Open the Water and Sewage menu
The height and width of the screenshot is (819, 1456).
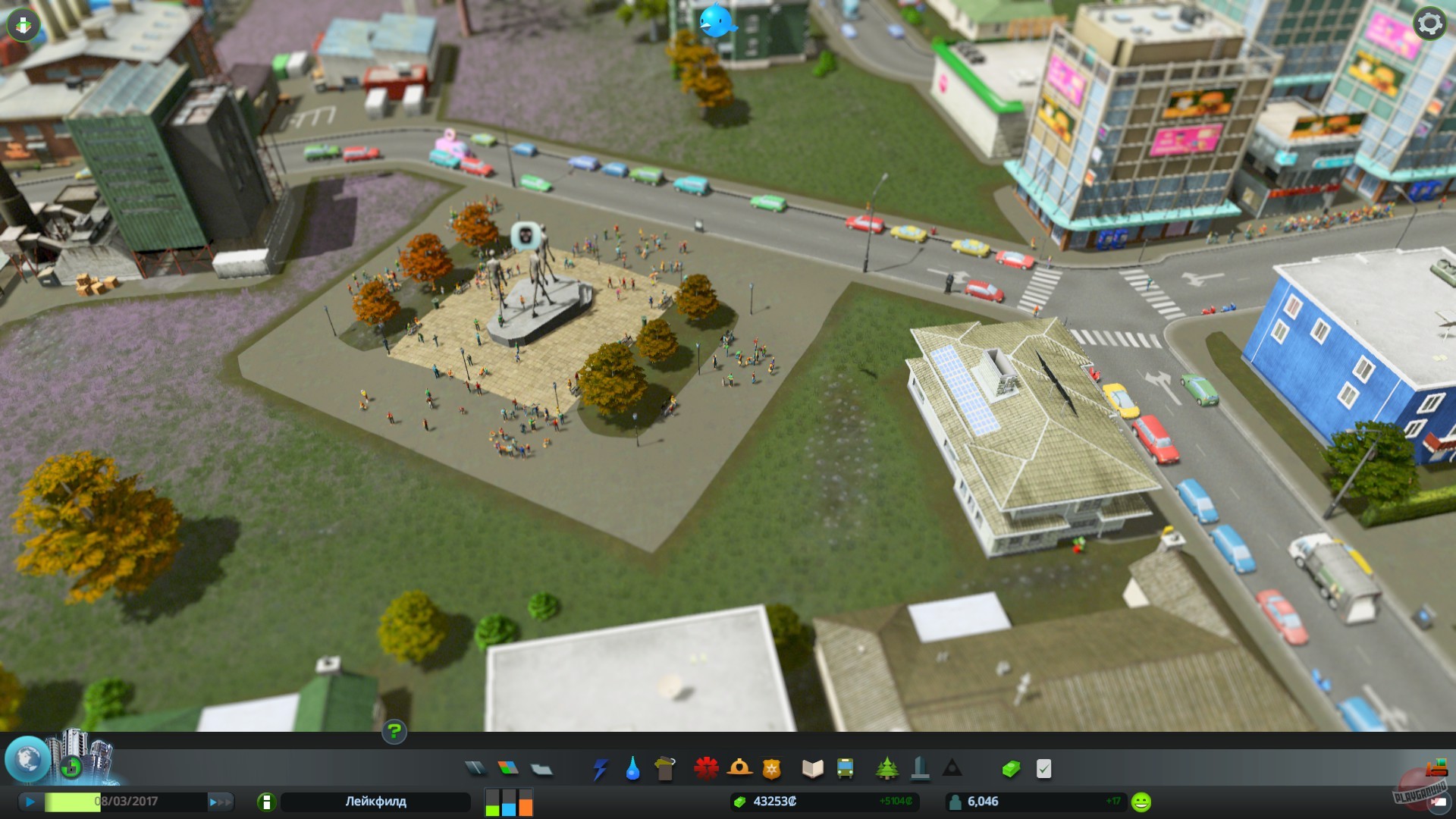(x=632, y=769)
